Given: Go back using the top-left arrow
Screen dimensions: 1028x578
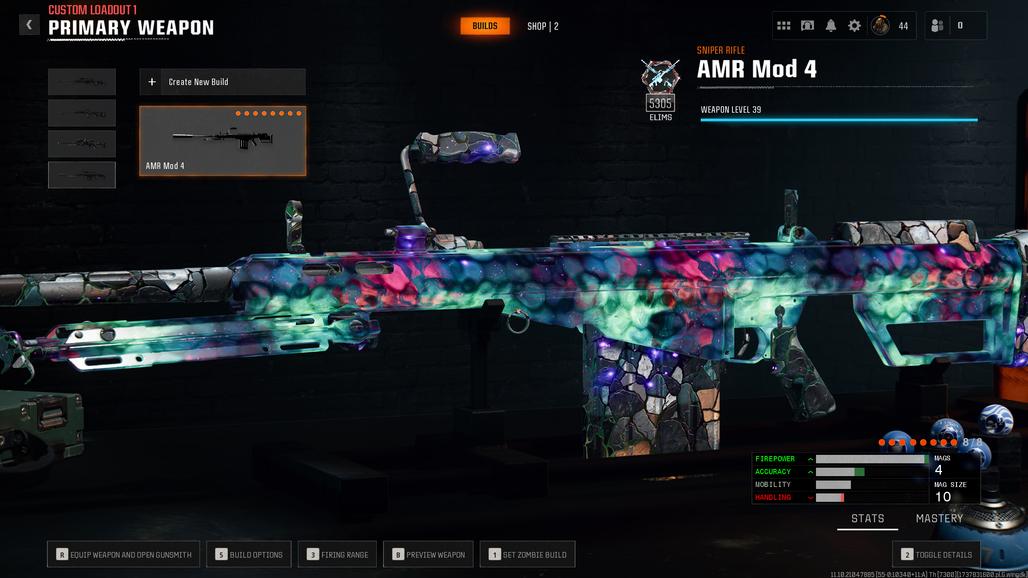Looking at the screenshot, I should (29, 25).
